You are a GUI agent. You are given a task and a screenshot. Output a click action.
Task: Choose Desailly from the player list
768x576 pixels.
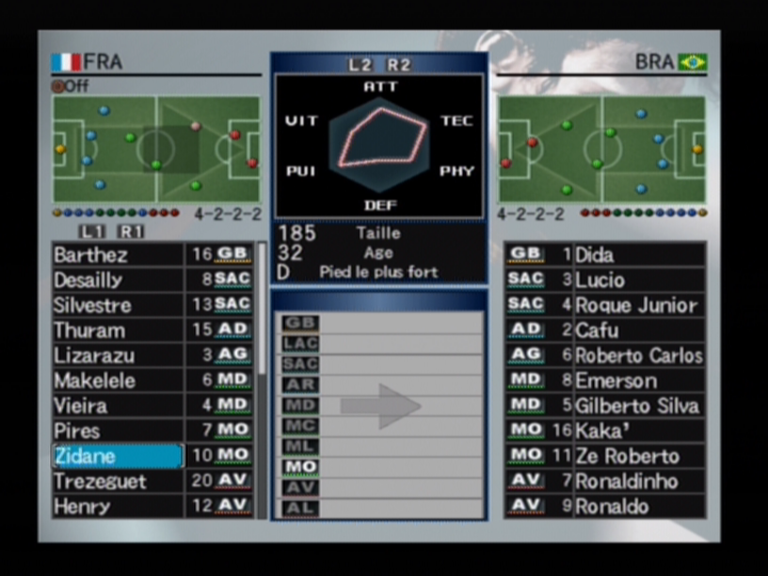click(118, 280)
